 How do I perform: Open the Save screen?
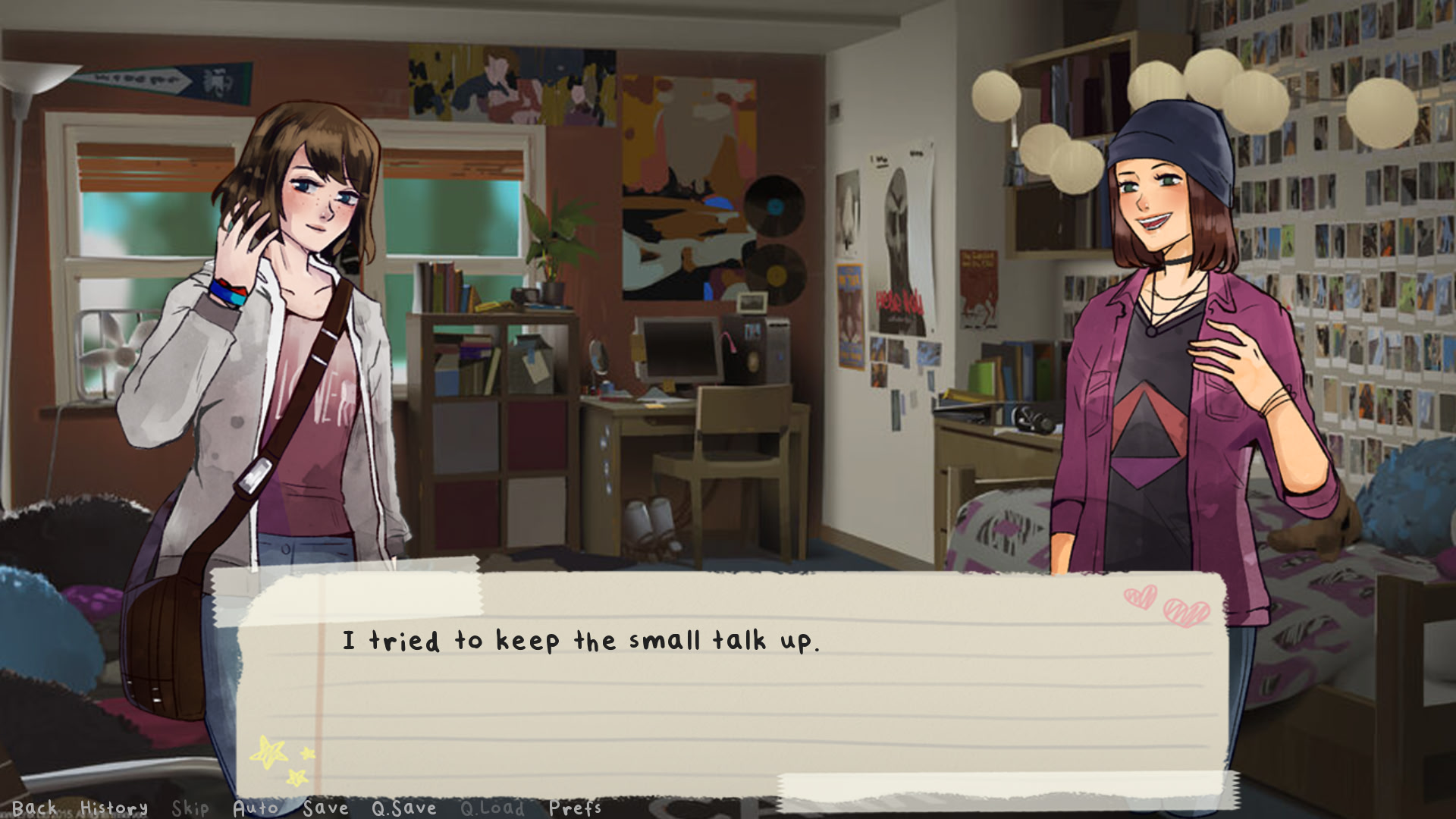pos(326,808)
